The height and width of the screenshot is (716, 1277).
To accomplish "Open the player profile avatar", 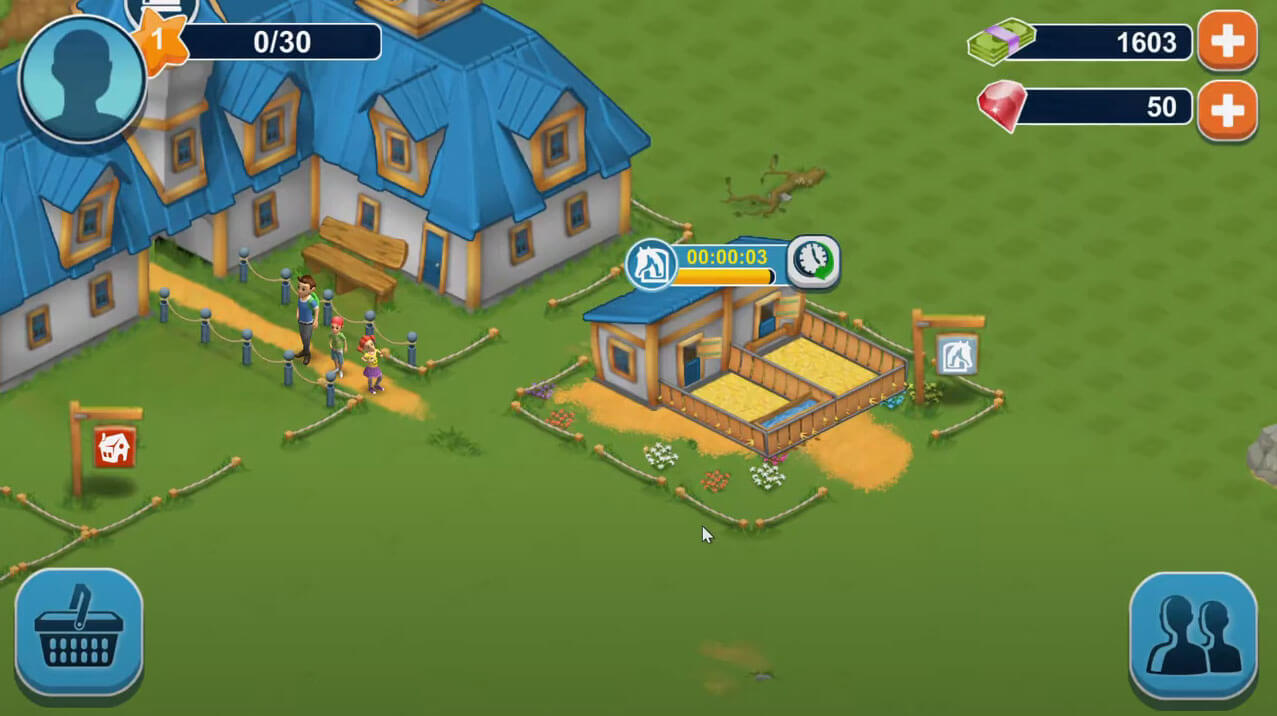I will (81, 79).
